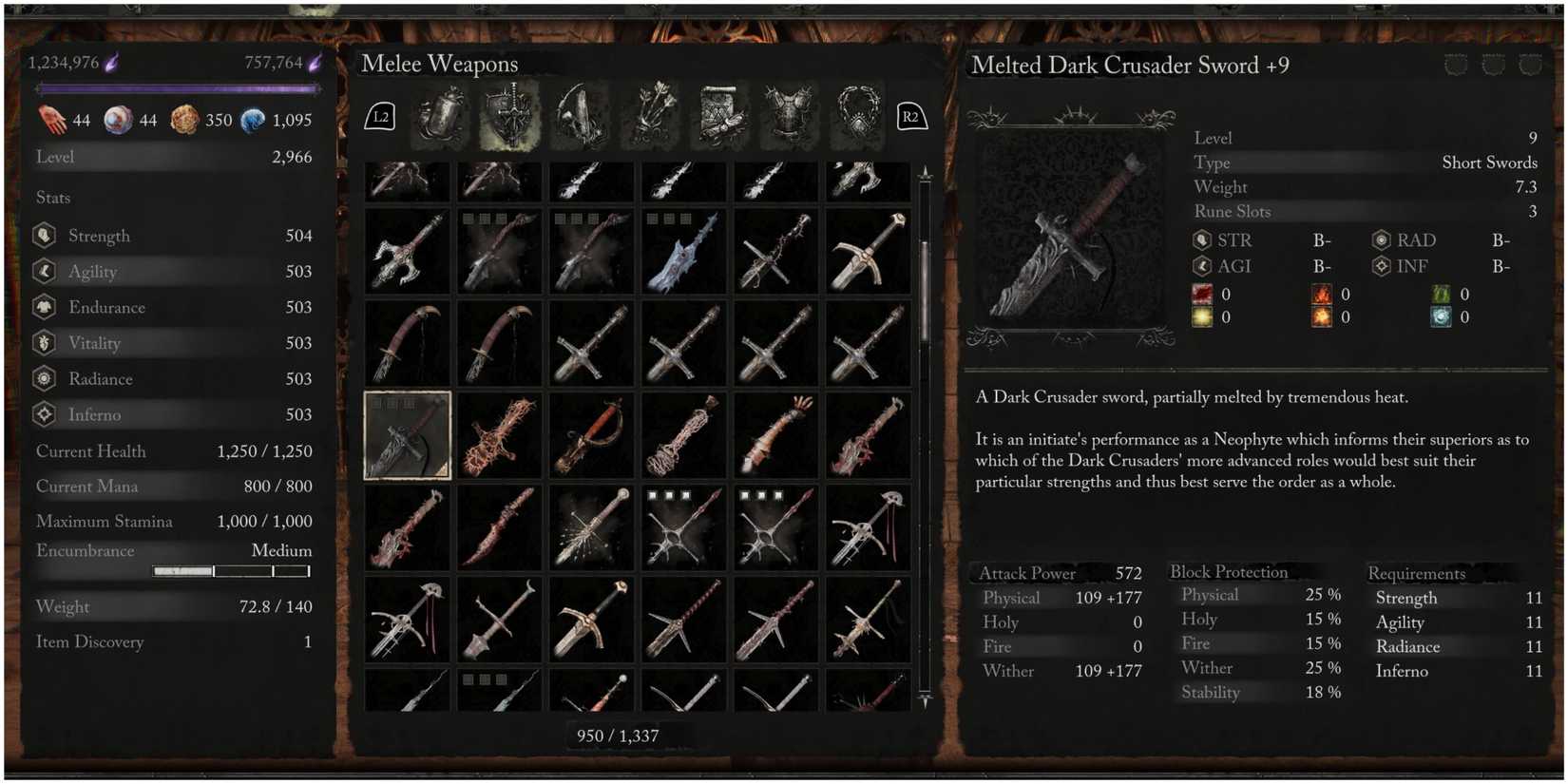Select the highlighted Melted Dark Crusader Sword thumbnail

(407, 436)
